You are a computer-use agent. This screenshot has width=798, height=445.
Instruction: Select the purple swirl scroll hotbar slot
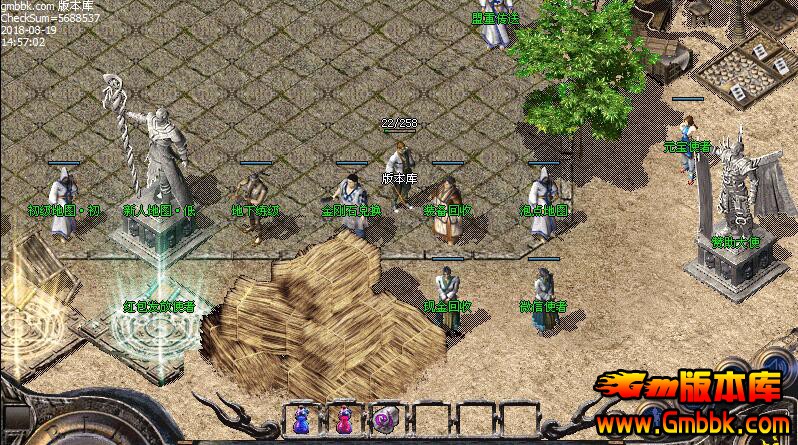tap(384, 420)
